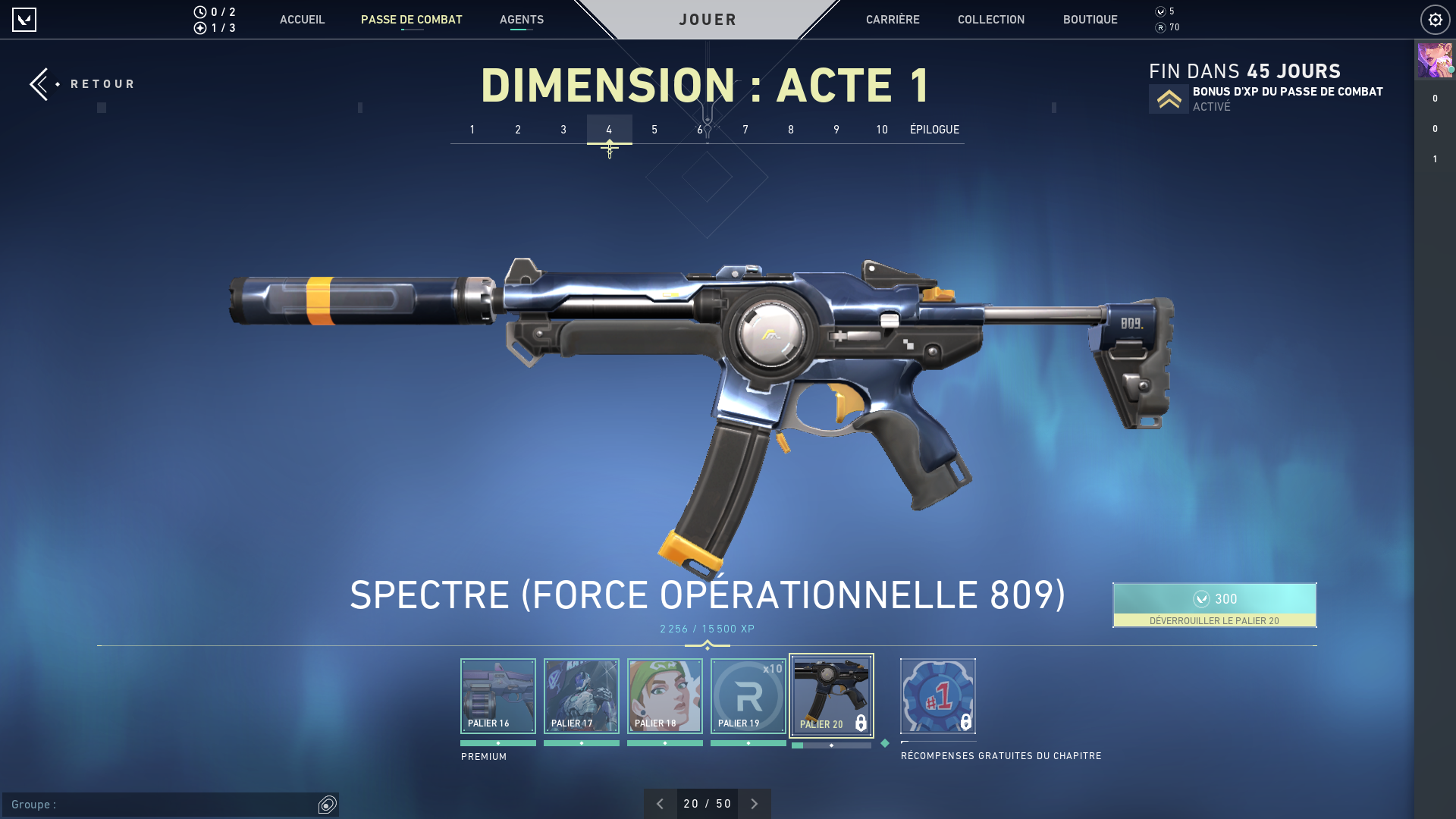The image size is (1456, 819).
Task: Advance to the next tier page with the right arrow
Action: coord(754,803)
